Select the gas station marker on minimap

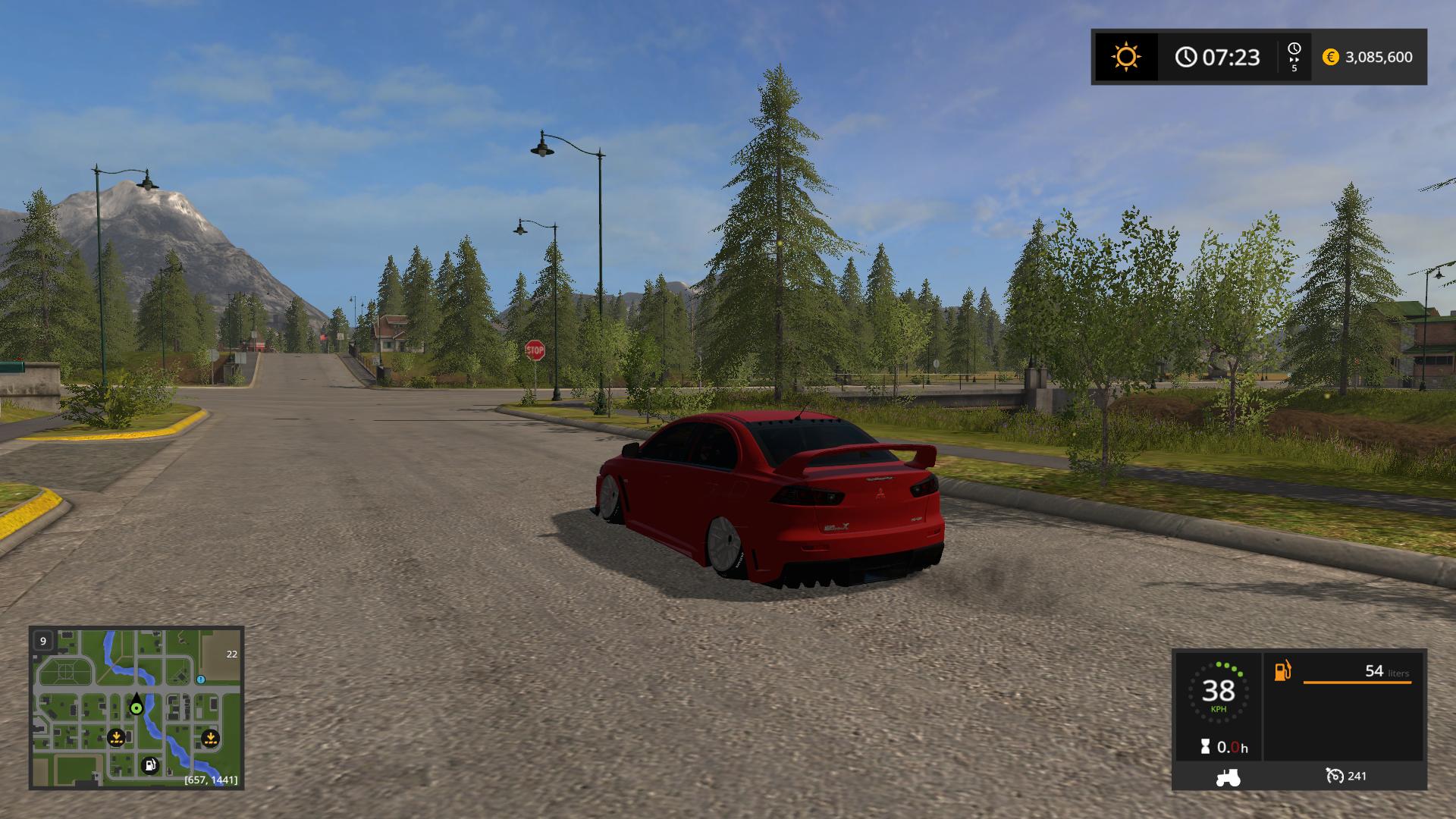pos(150,765)
